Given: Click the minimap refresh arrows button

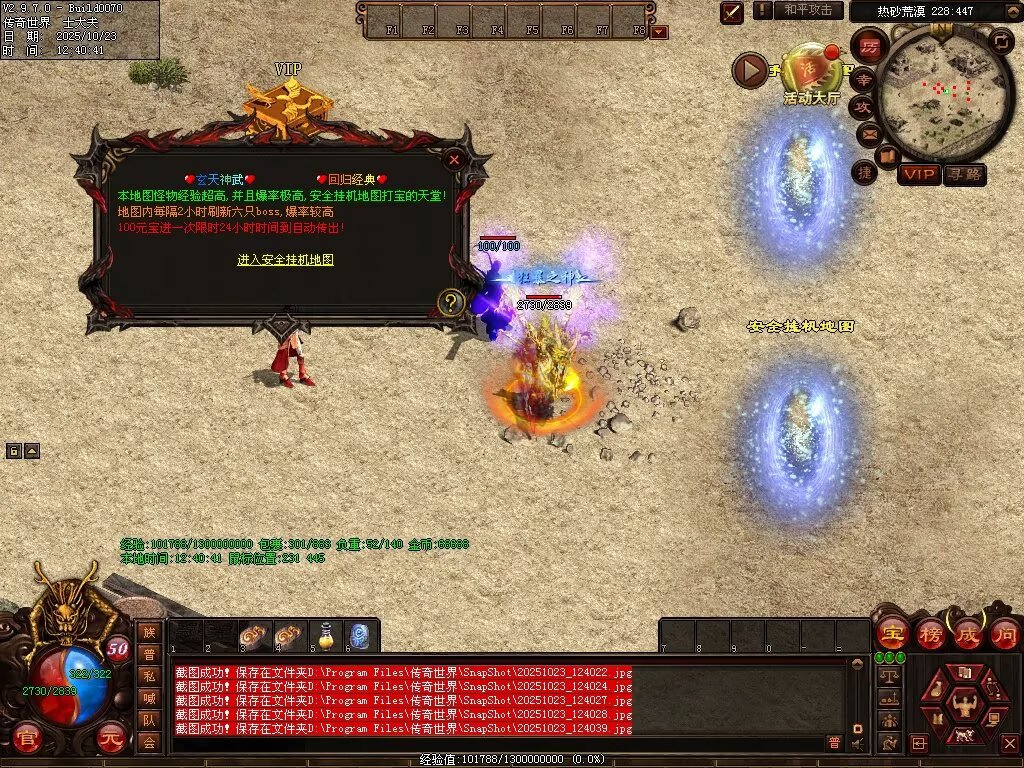Looking at the screenshot, I should click(x=1001, y=41).
